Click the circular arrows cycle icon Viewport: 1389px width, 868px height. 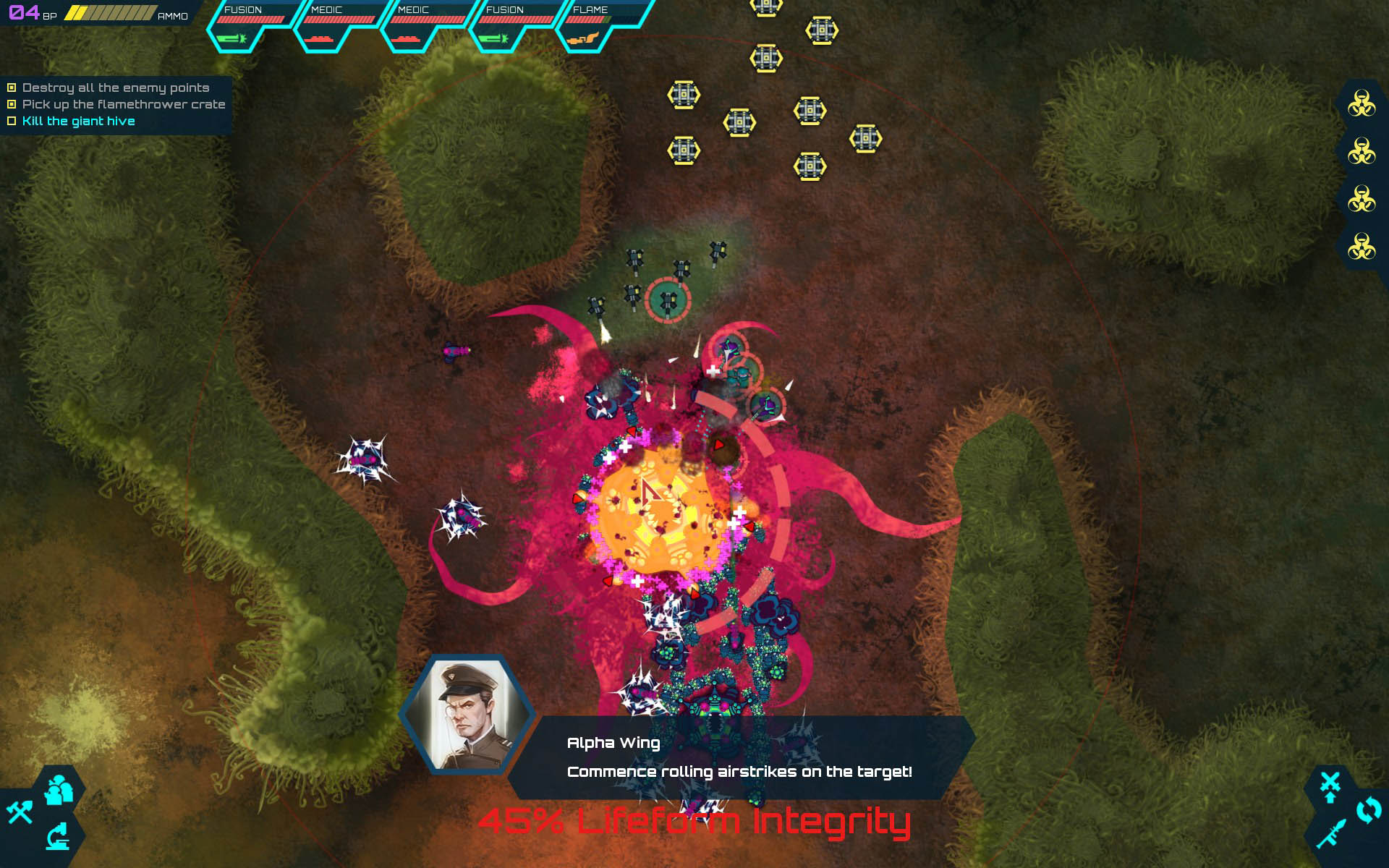[x=1368, y=810]
